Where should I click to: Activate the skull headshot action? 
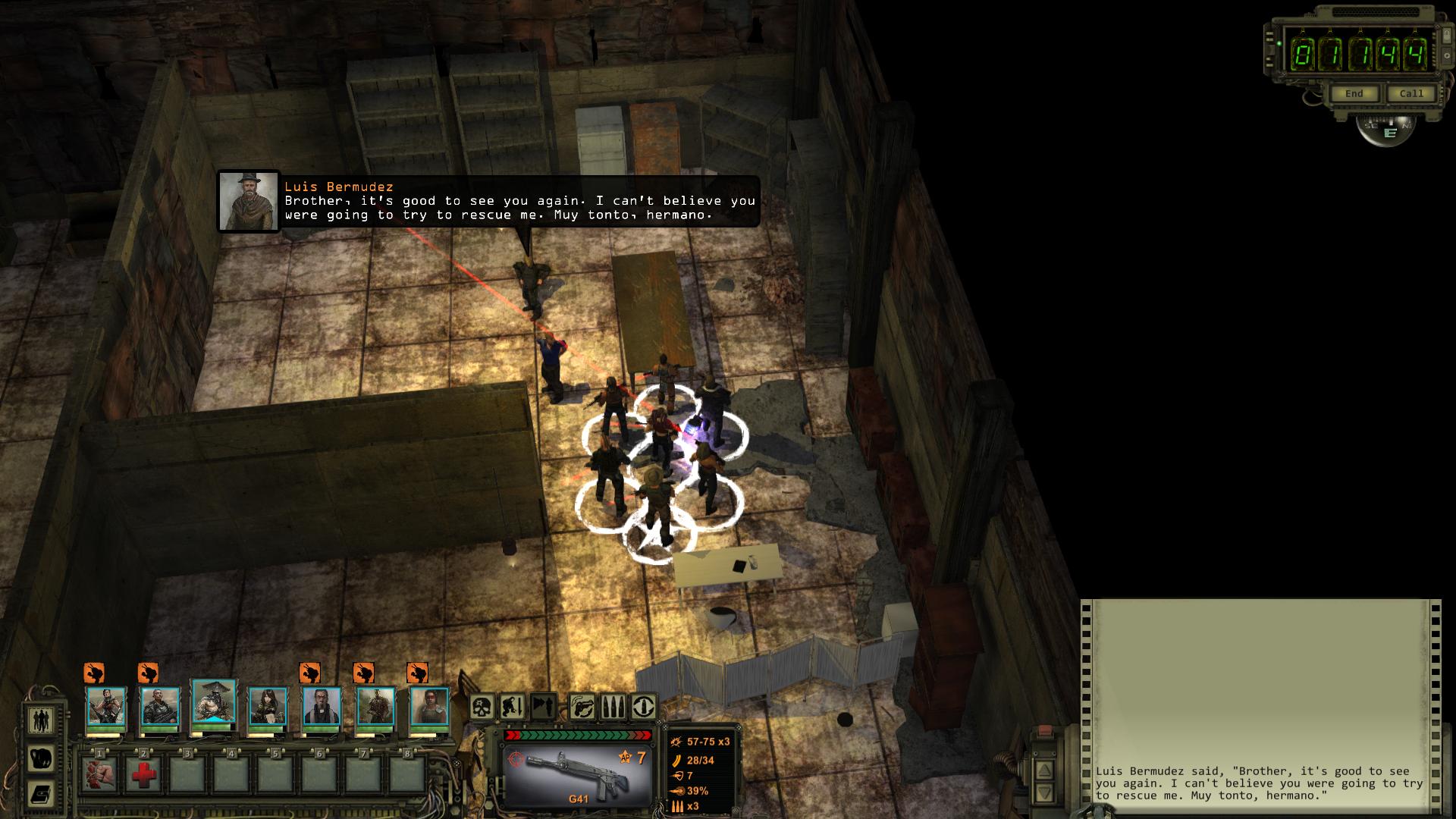point(482,707)
